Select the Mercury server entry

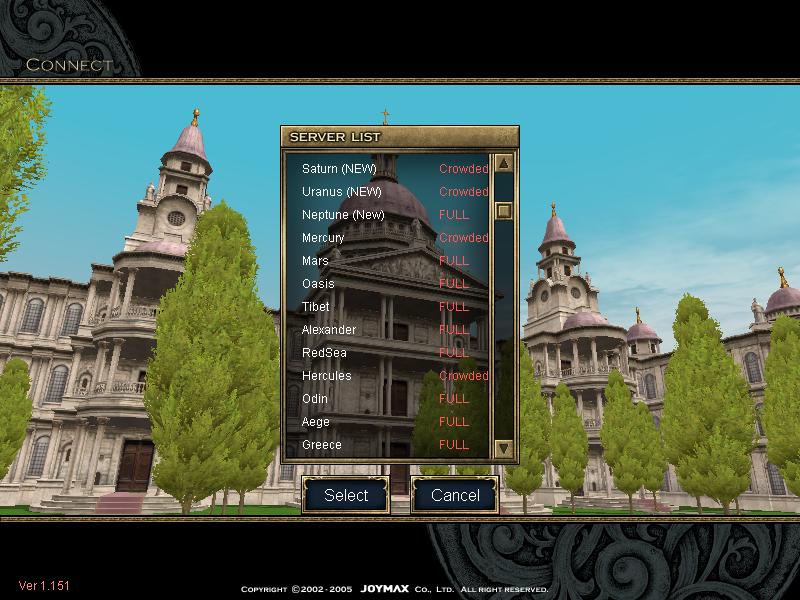point(323,238)
